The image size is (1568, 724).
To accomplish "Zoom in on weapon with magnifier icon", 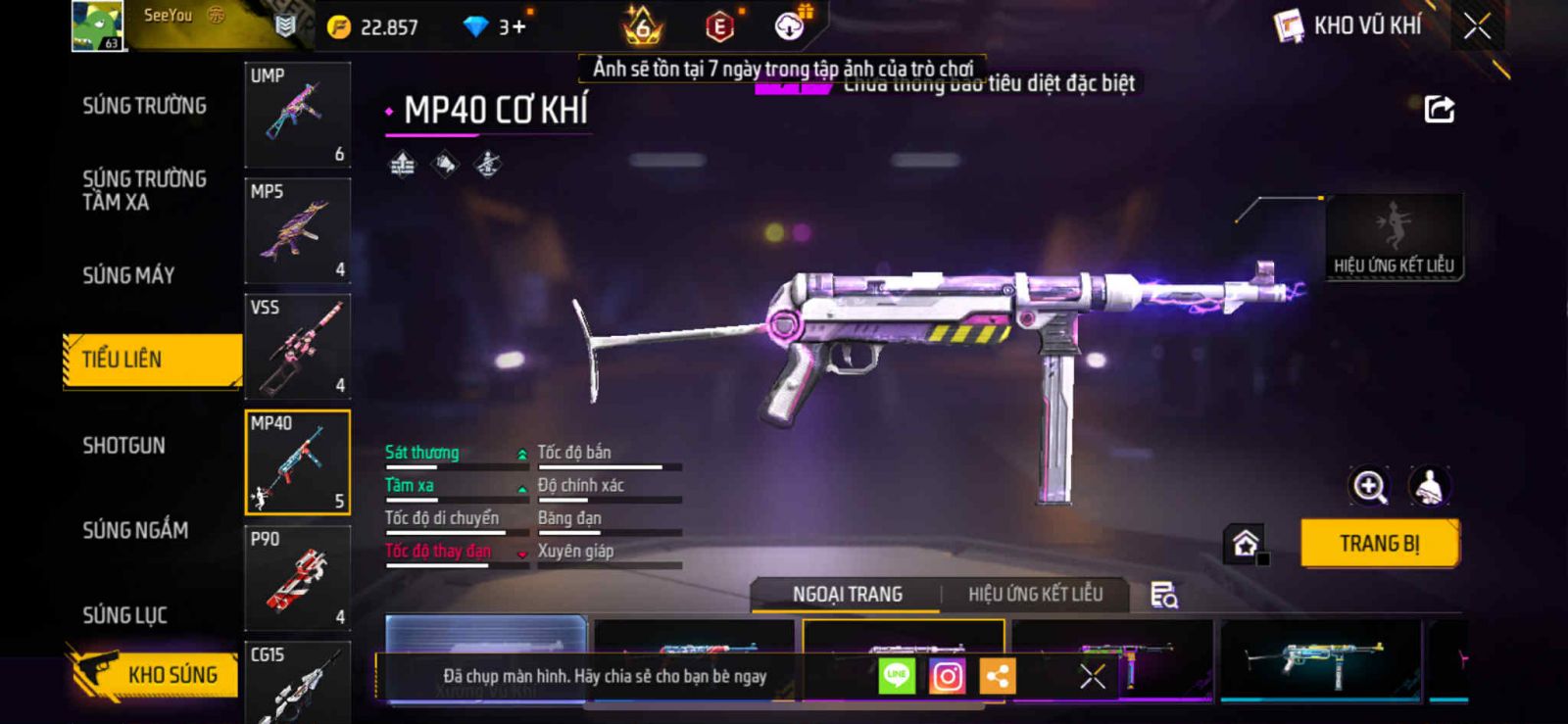I will (x=1370, y=486).
